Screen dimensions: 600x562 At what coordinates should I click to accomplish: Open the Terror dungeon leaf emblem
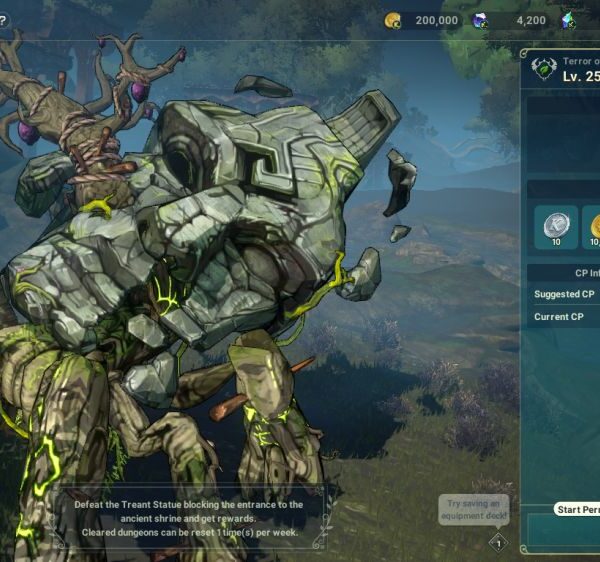pyautogui.click(x=543, y=69)
